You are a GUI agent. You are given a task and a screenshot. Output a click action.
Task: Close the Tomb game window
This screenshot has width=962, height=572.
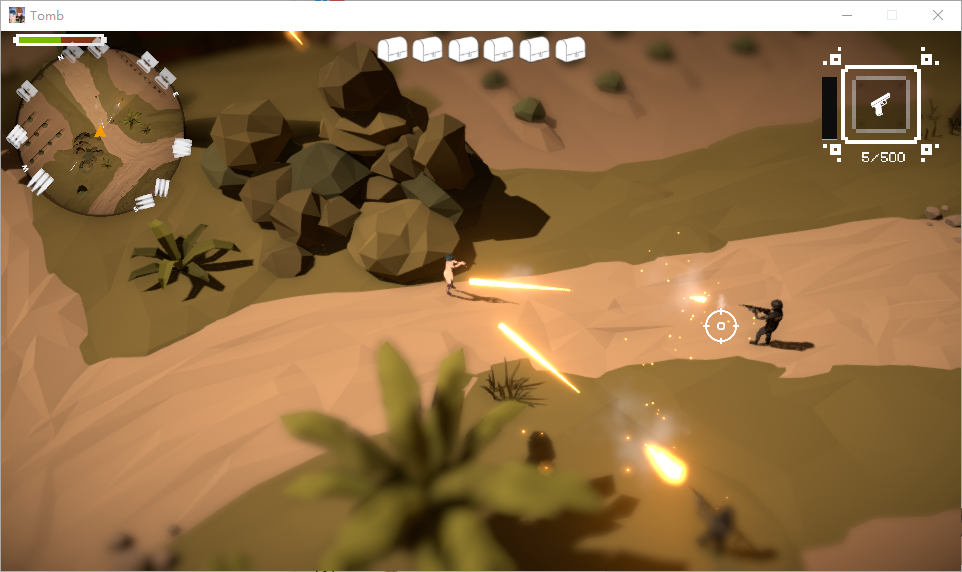coord(937,15)
